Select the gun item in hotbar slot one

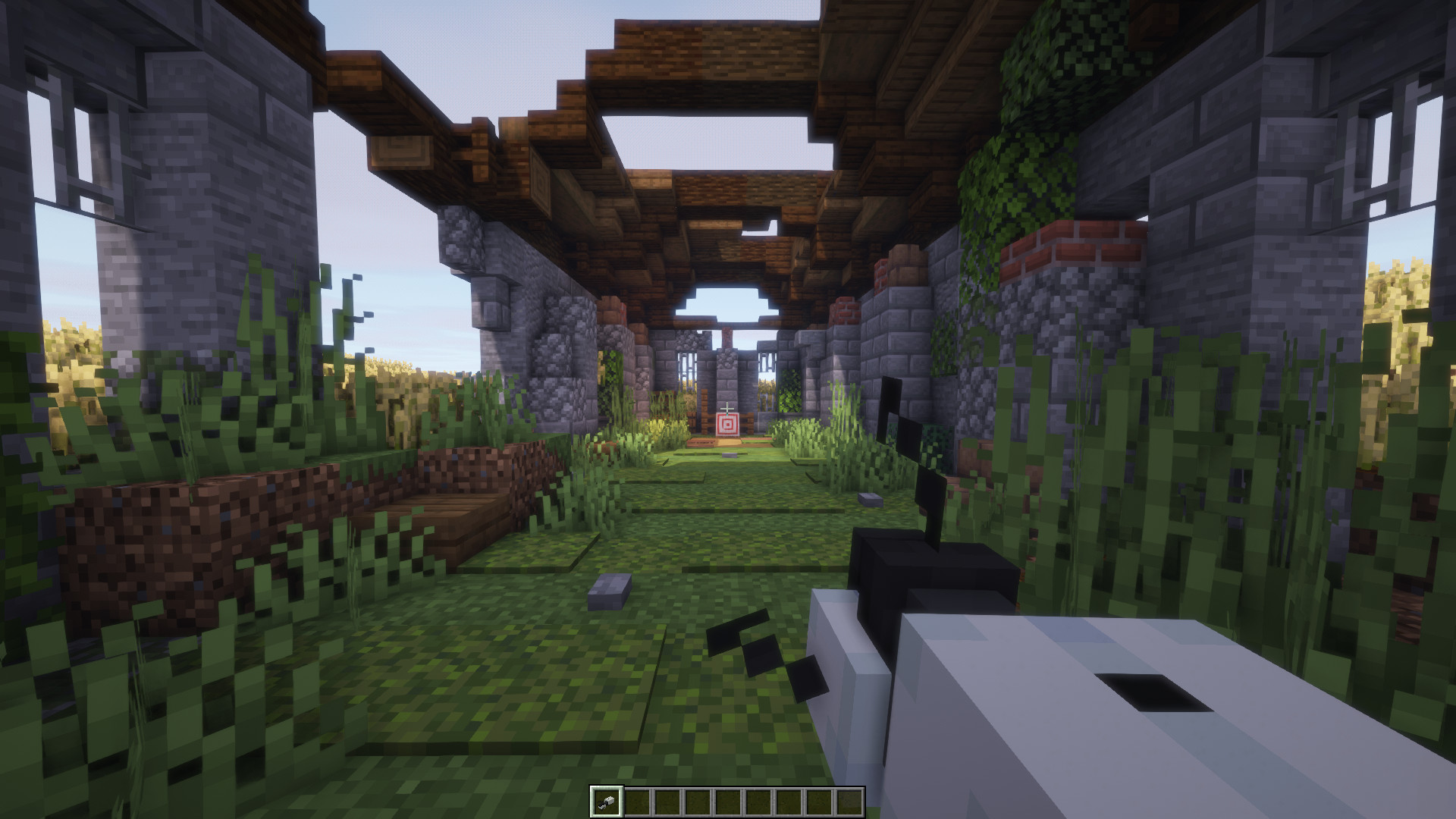tap(608, 800)
